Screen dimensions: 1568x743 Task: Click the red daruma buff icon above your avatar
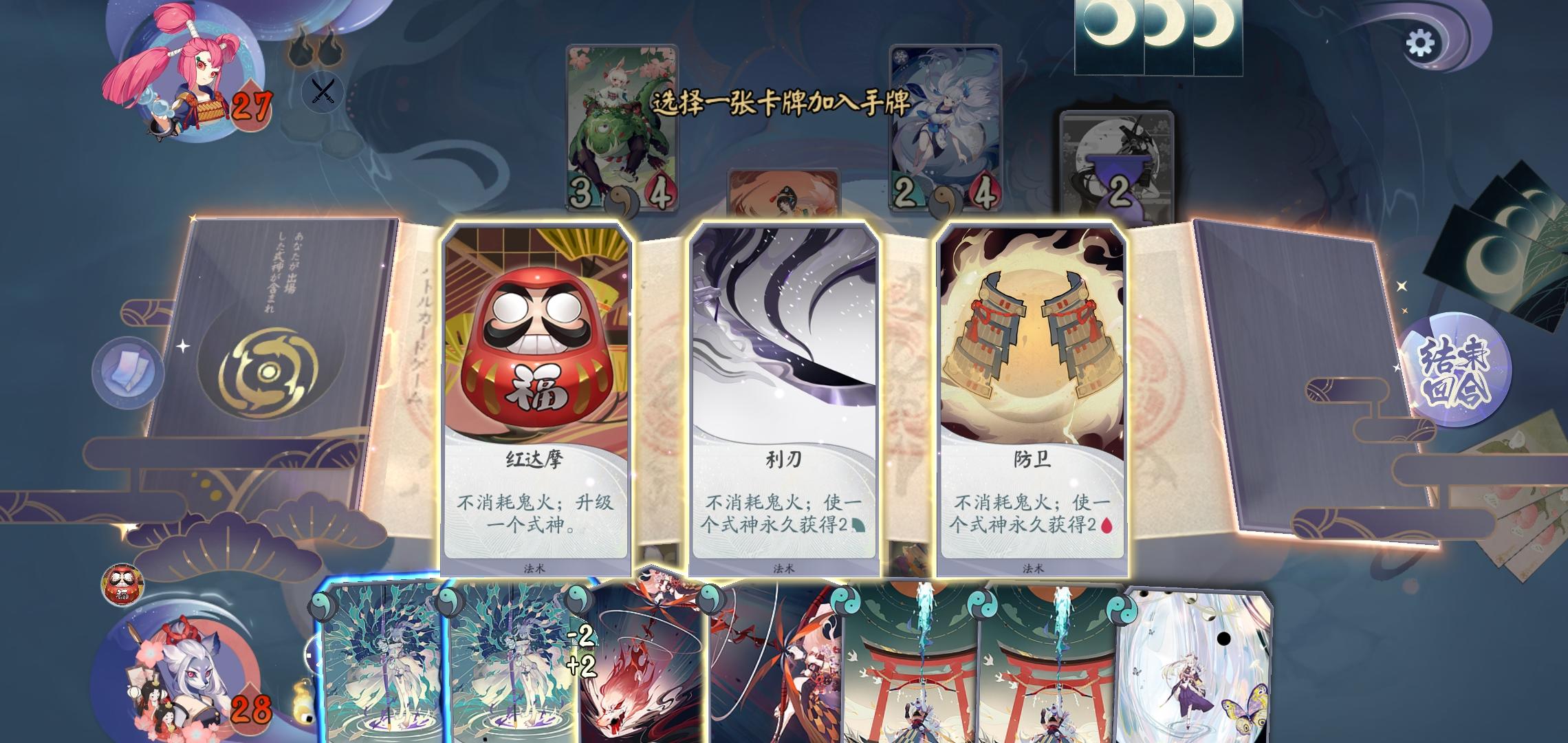124,586
